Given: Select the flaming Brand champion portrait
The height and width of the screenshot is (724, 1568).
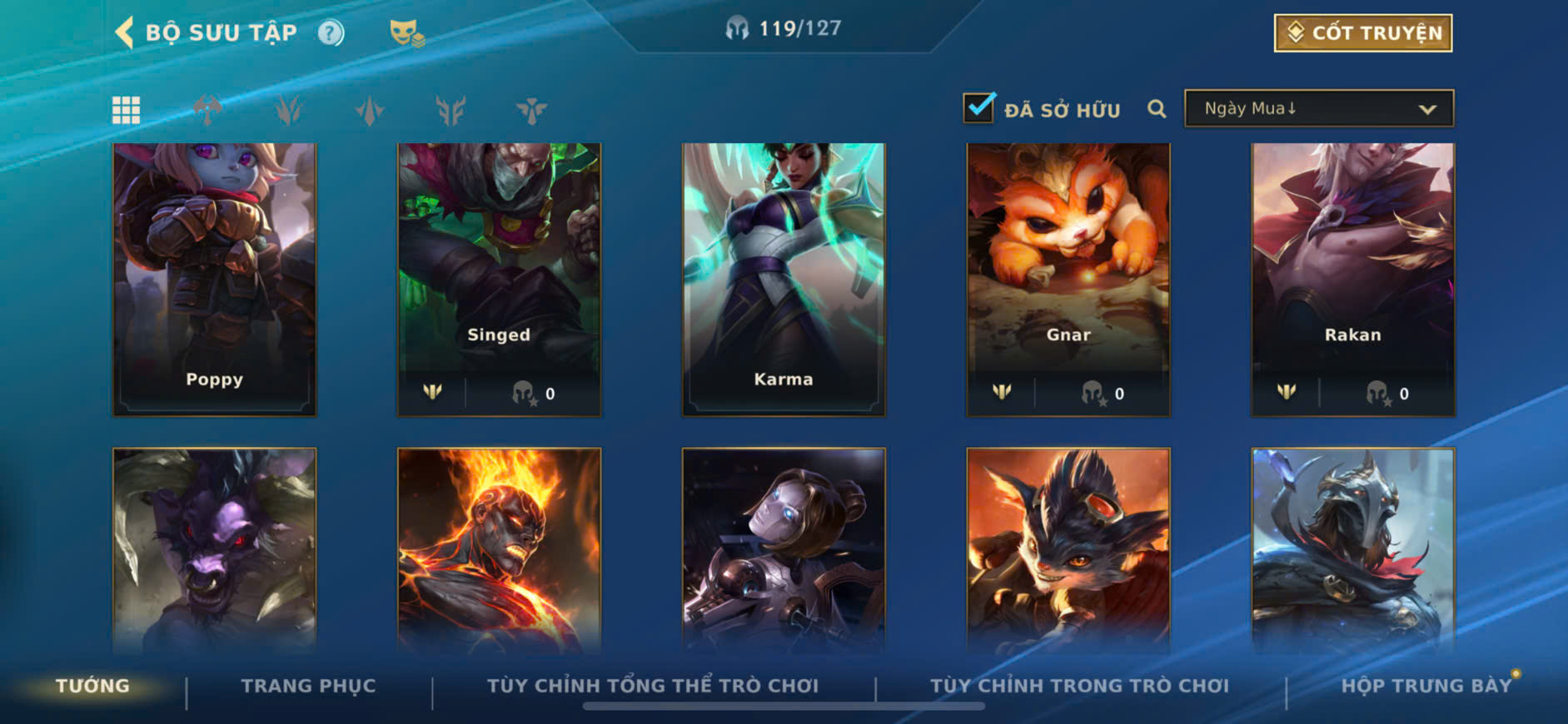Looking at the screenshot, I should tap(499, 549).
